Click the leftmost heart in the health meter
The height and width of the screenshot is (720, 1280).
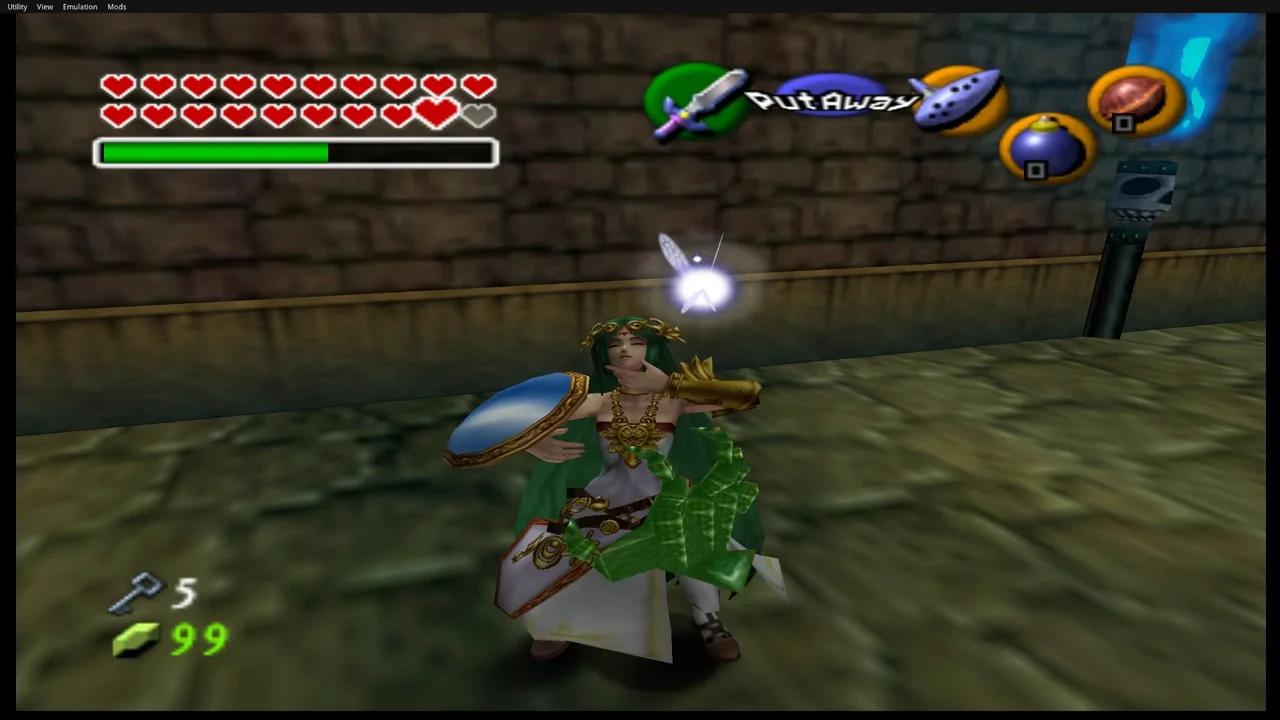click(x=117, y=85)
